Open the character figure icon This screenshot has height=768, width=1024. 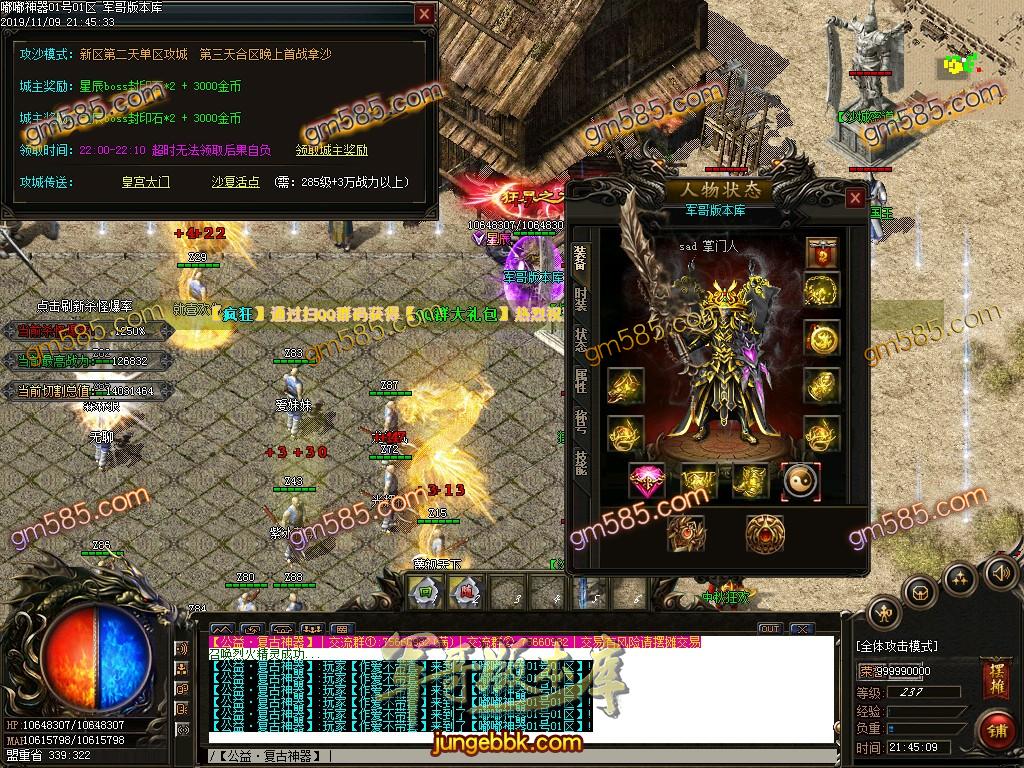884,614
